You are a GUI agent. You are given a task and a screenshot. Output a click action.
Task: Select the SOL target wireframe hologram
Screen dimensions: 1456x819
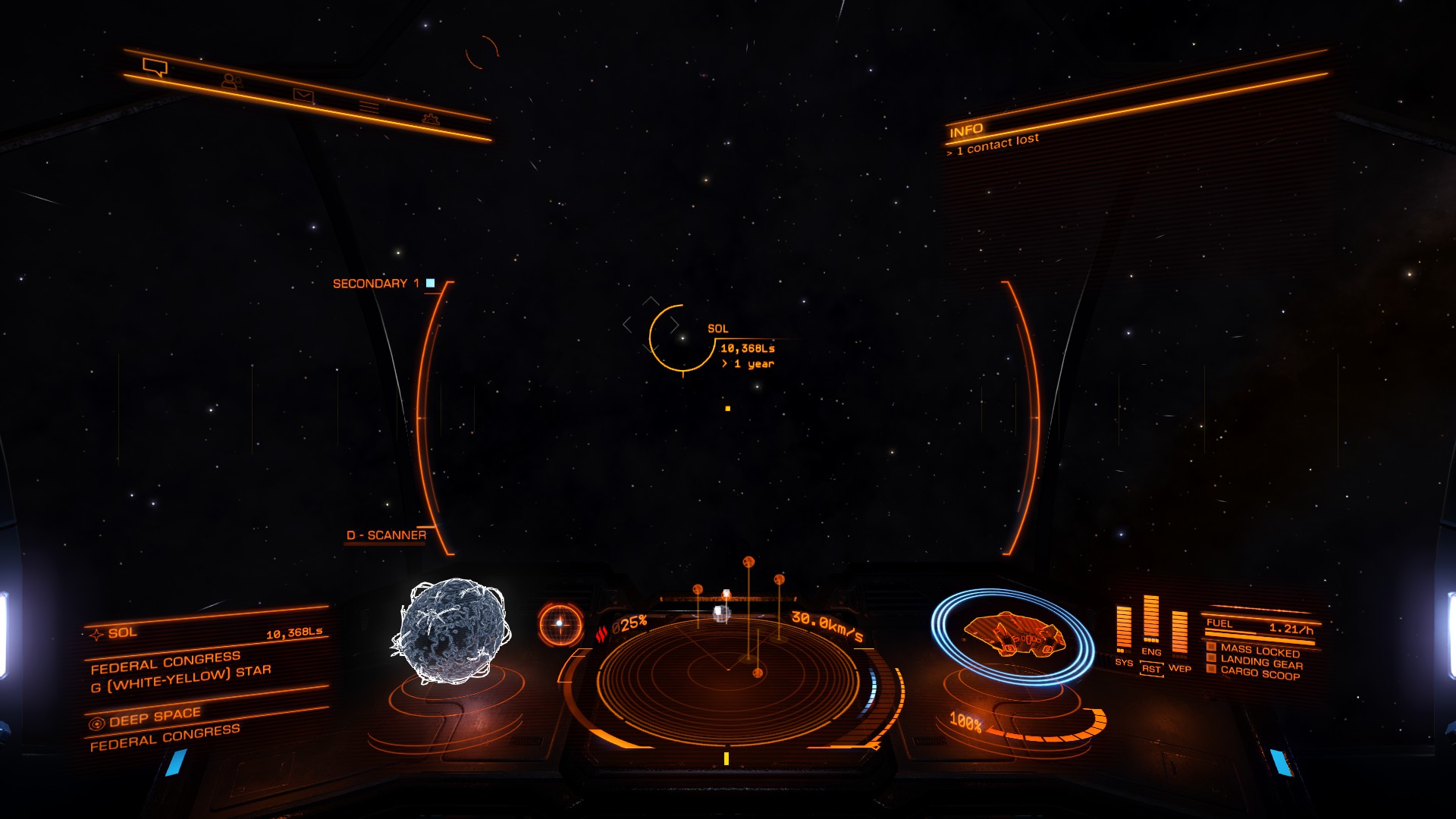pyautogui.click(x=452, y=631)
